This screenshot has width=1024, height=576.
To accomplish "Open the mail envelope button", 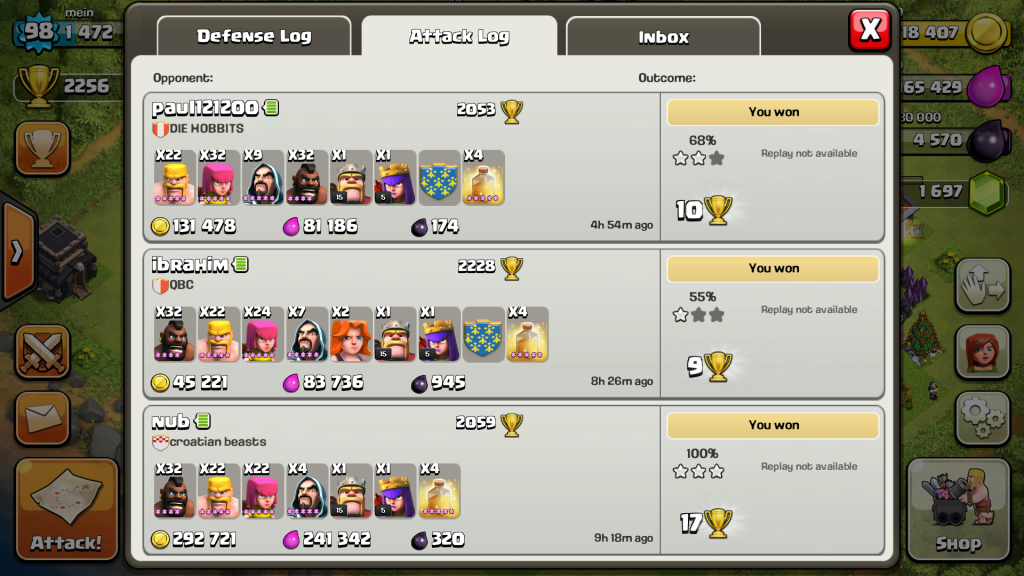I will [x=42, y=417].
